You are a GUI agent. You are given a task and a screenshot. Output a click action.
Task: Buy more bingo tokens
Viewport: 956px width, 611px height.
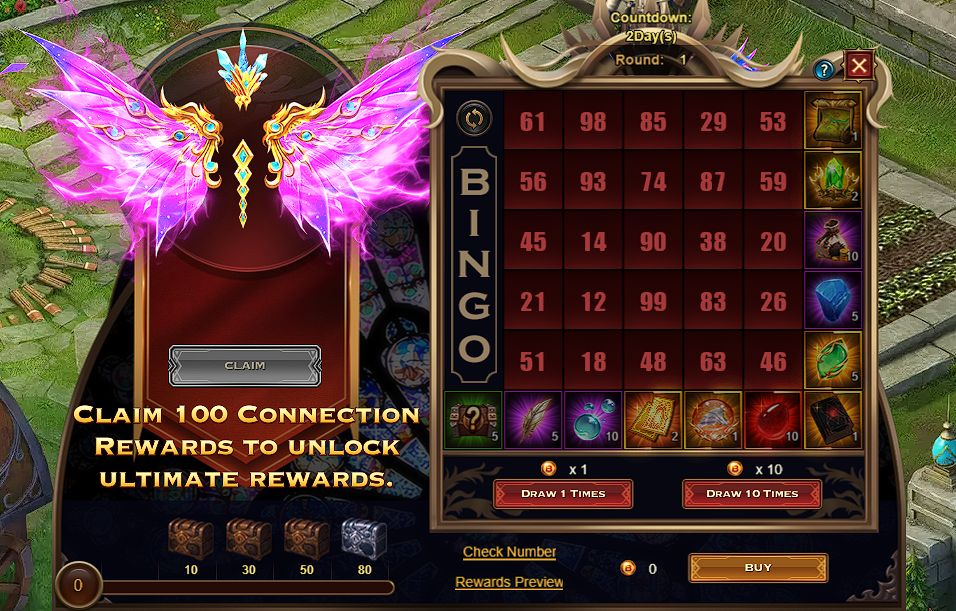[x=758, y=568]
